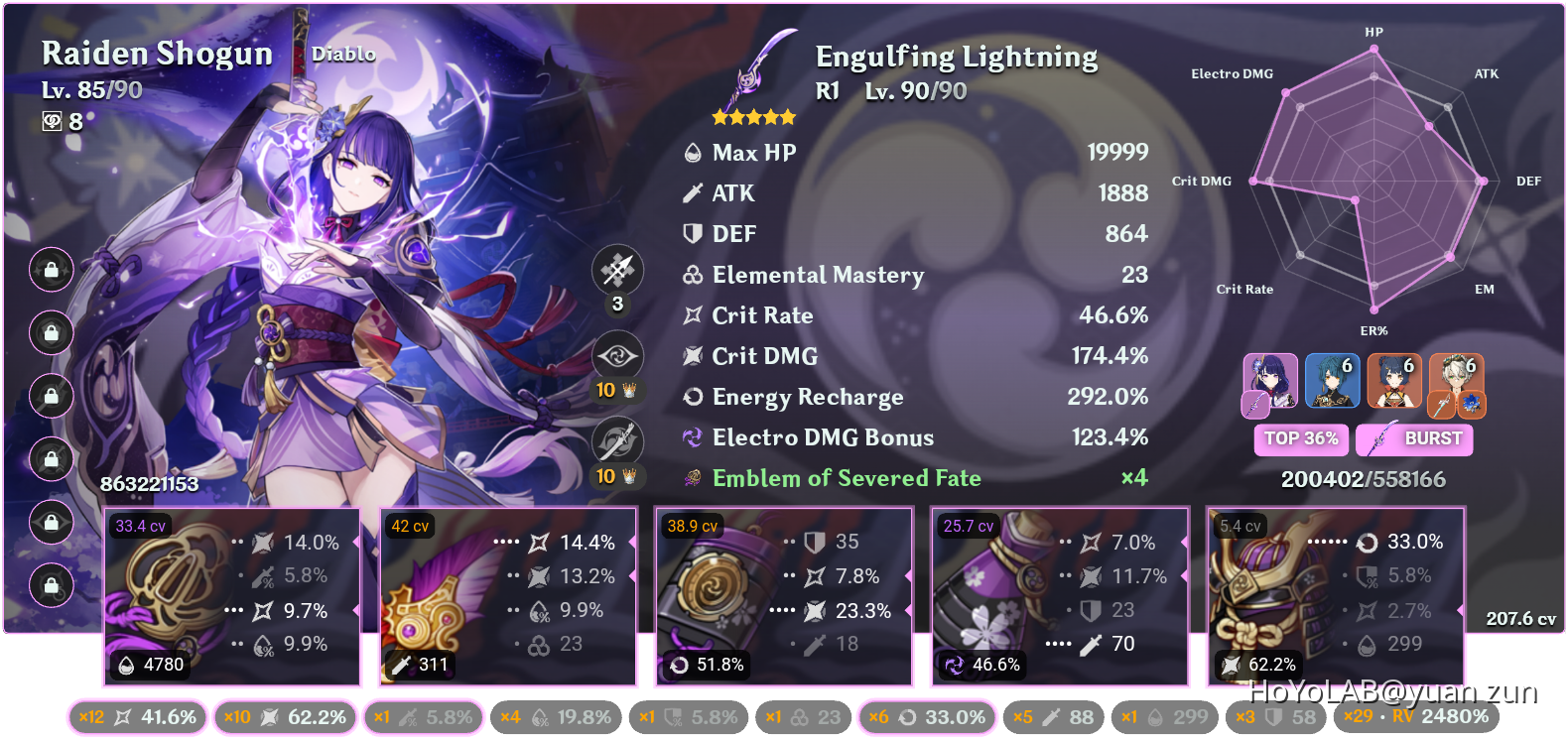The height and width of the screenshot is (741, 1568).
Task: Open the elemental skill talent icon at level 10
Action: (x=617, y=355)
